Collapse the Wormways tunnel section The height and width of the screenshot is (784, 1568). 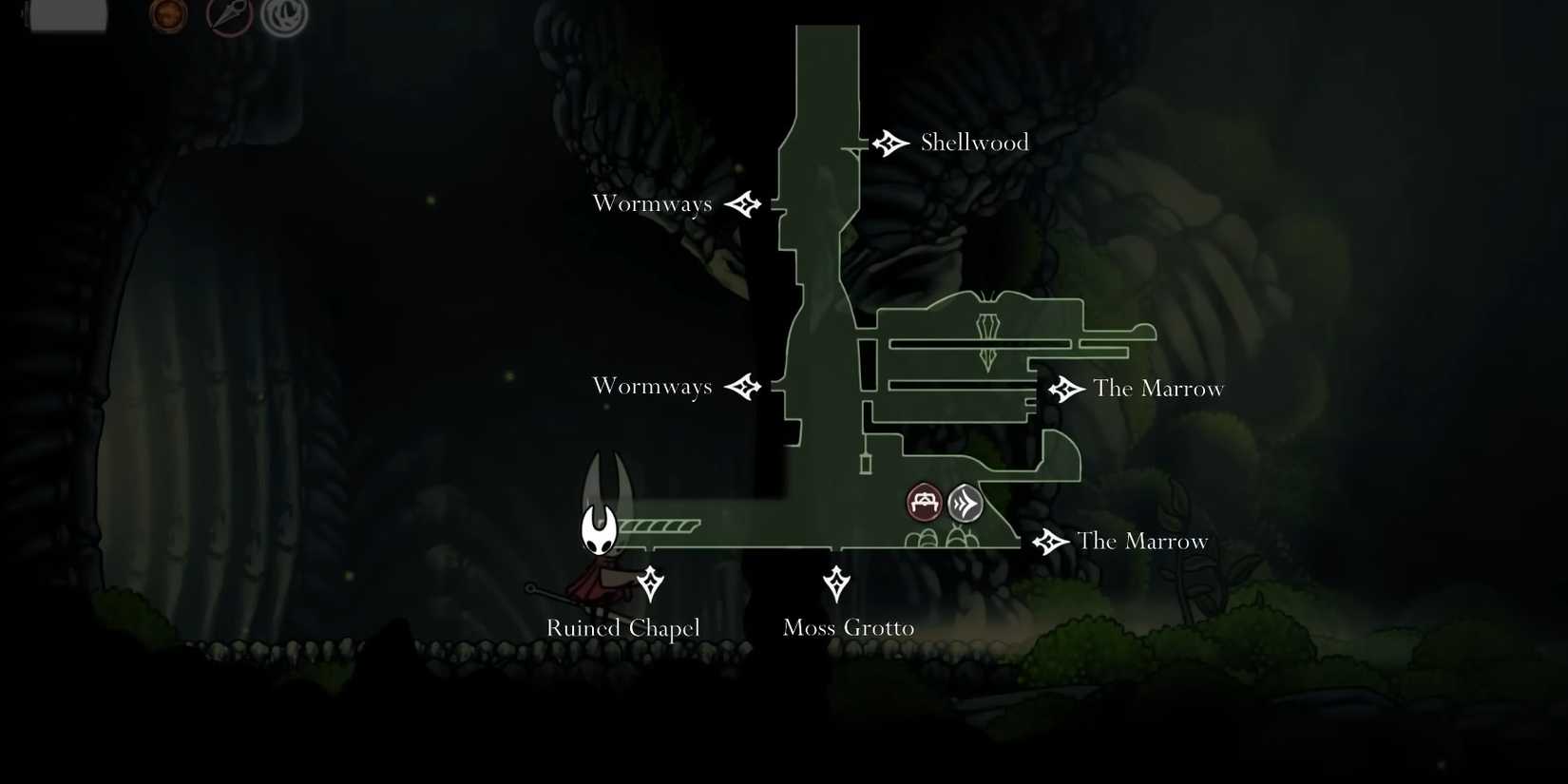click(653, 202)
